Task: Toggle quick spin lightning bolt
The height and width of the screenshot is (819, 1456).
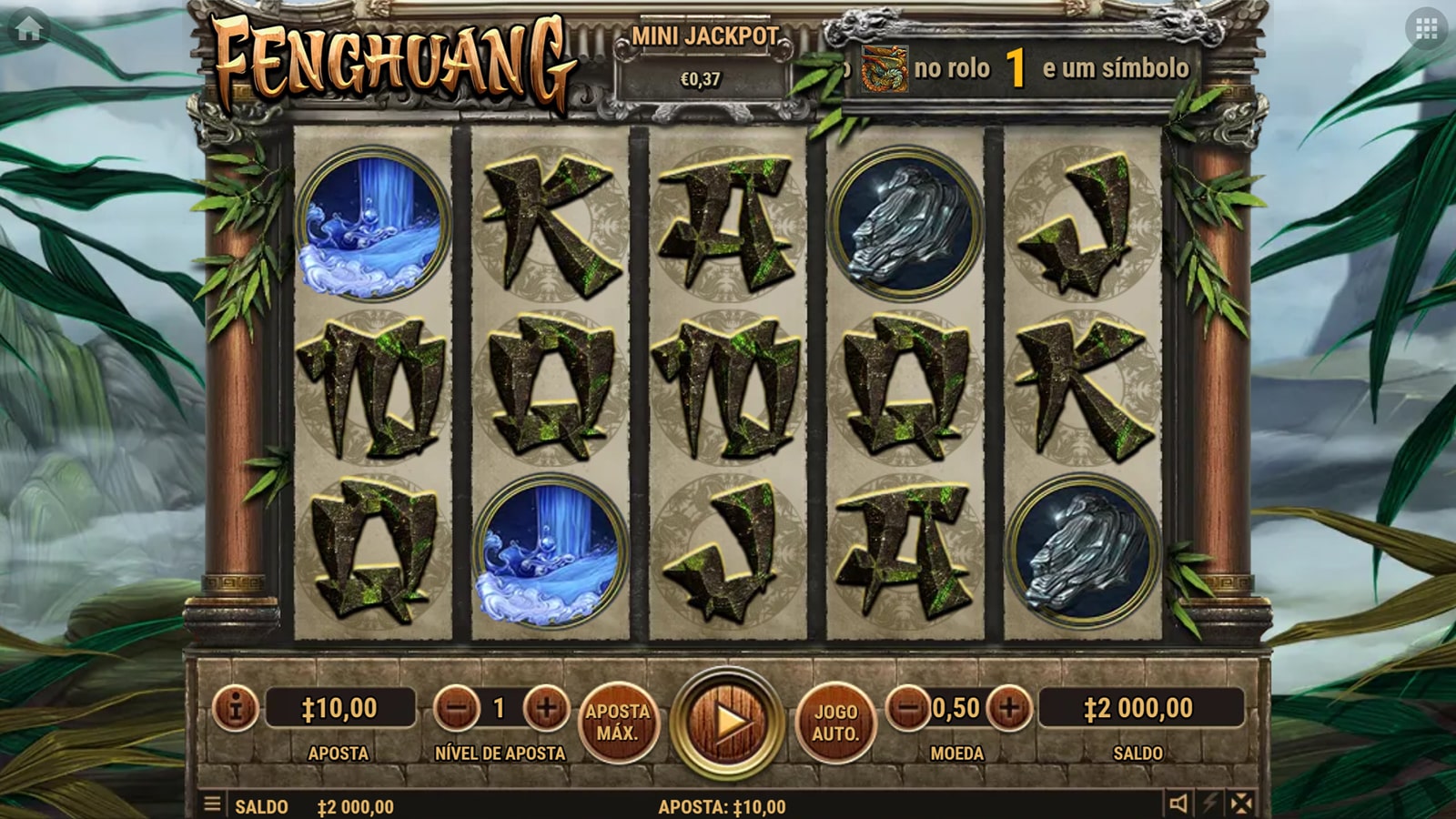Action: tap(1210, 804)
